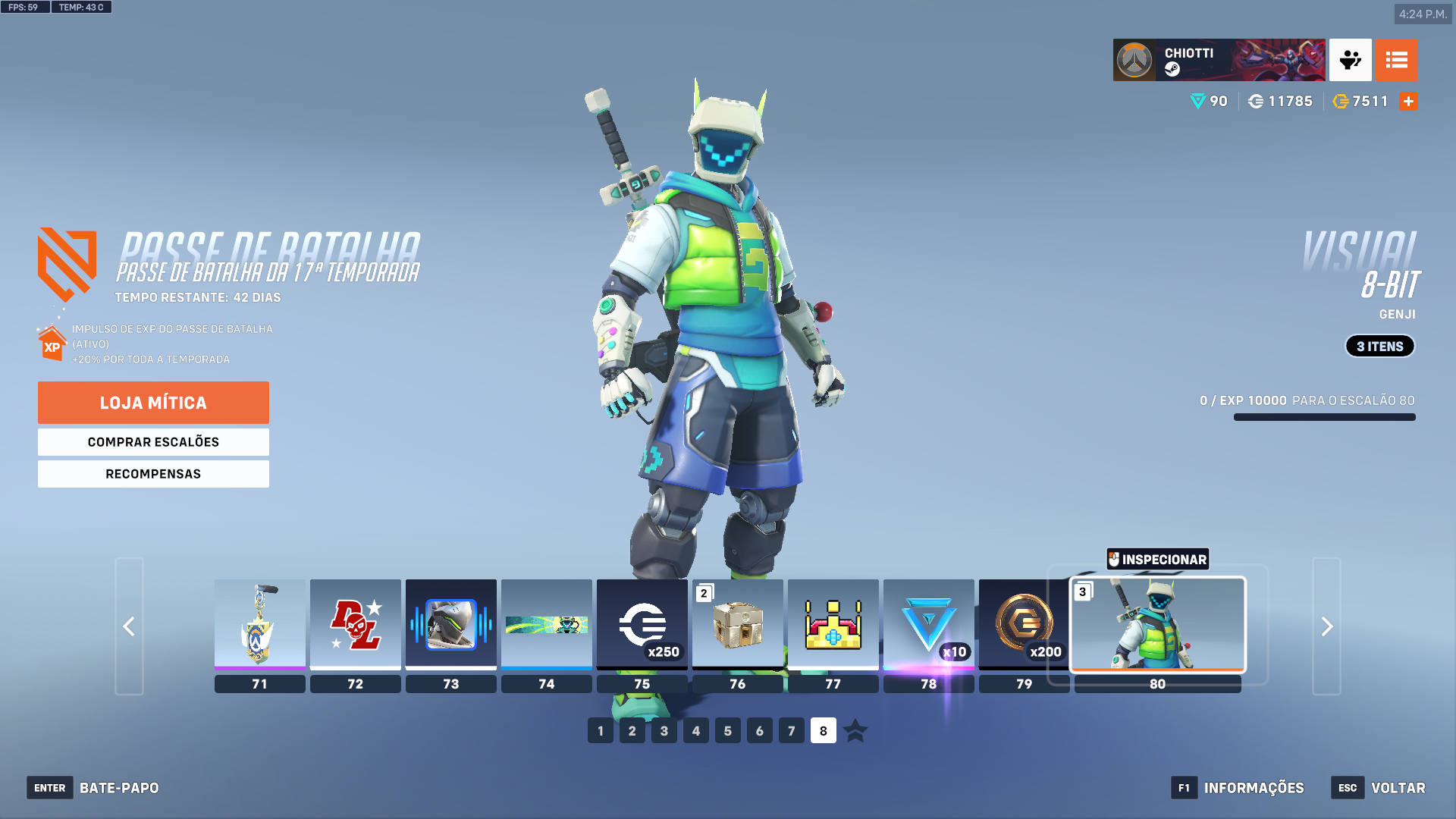Switch to battle pass page 5
Image resolution: width=1456 pixels, height=819 pixels.
click(x=727, y=731)
